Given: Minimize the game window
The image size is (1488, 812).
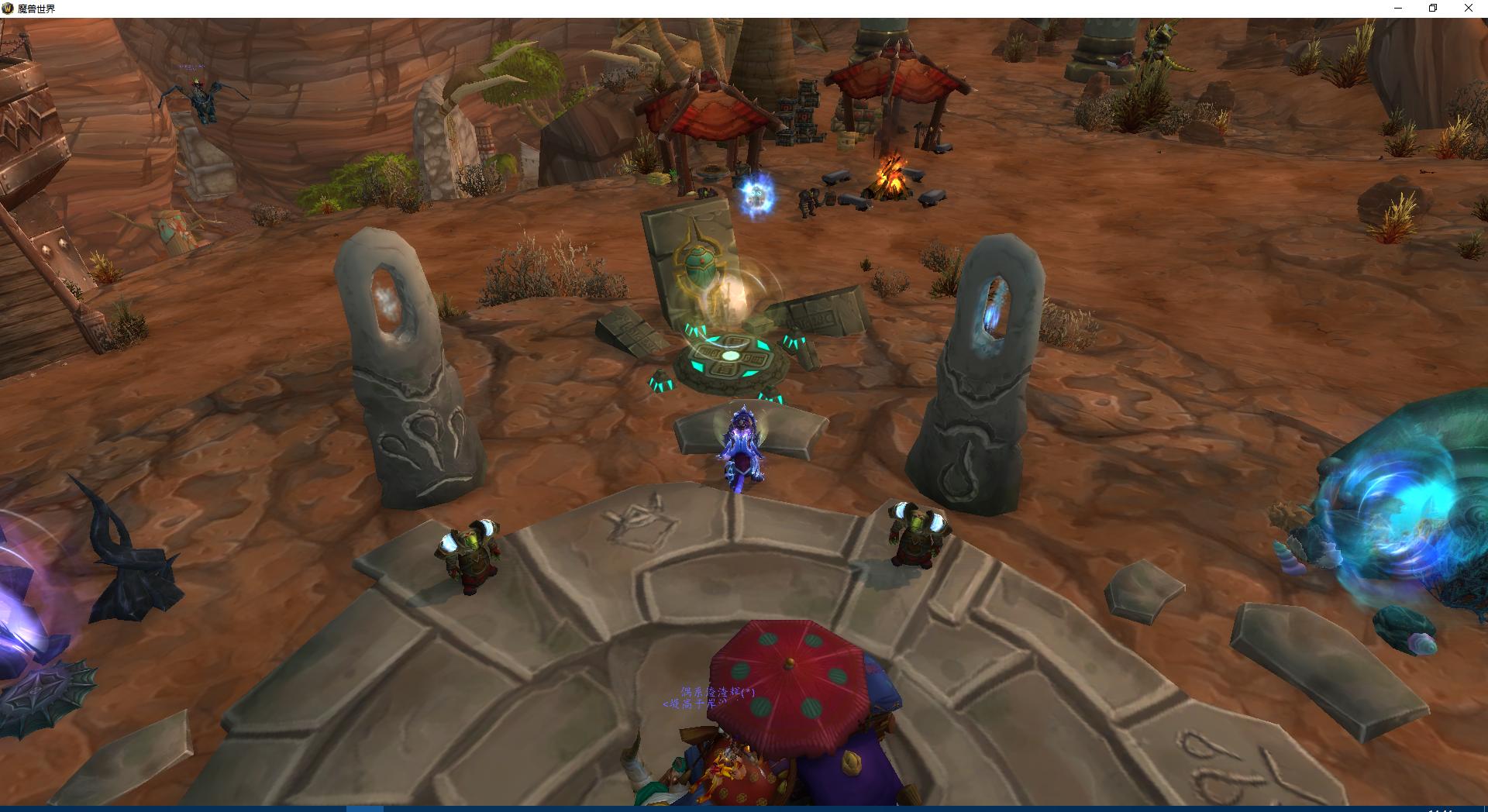Looking at the screenshot, I should 1398,9.
